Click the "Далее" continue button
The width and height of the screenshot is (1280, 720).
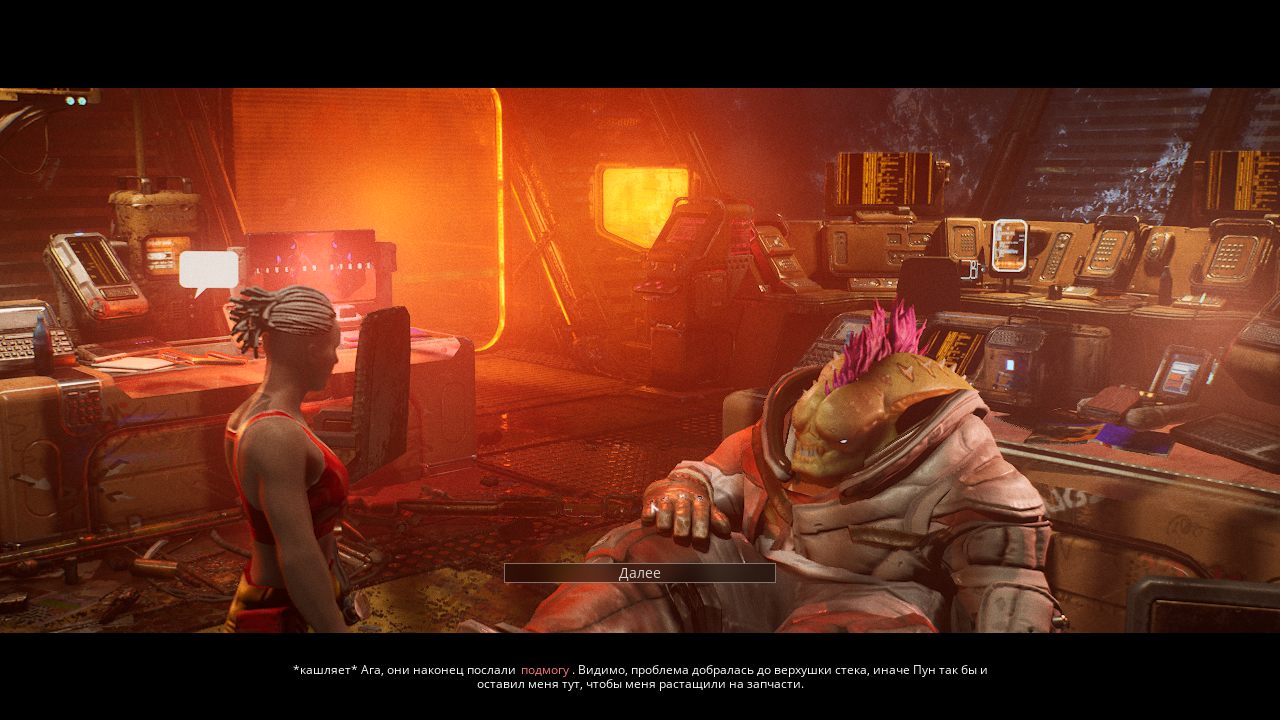coord(639,573)
